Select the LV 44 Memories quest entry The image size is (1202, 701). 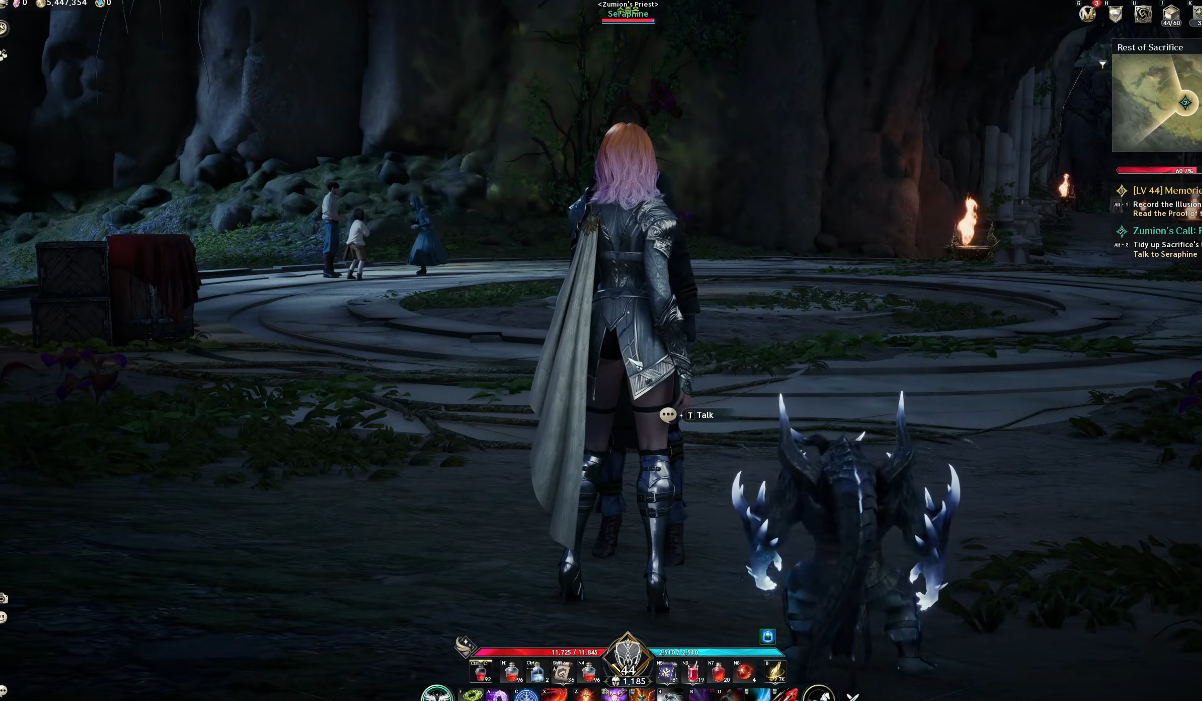pos(1167,190)
